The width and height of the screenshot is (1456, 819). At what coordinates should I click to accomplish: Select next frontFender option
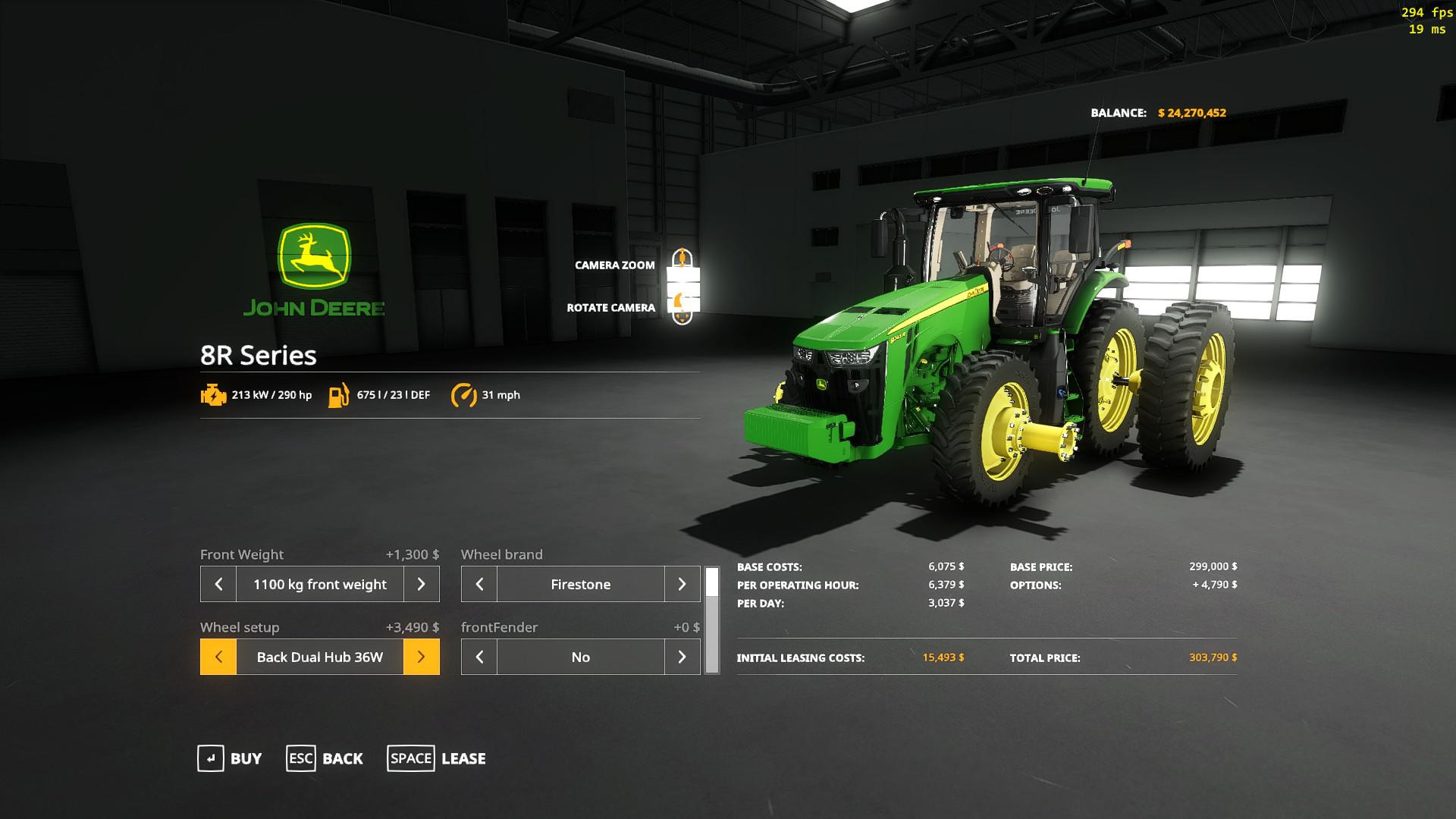click(682, 657)
